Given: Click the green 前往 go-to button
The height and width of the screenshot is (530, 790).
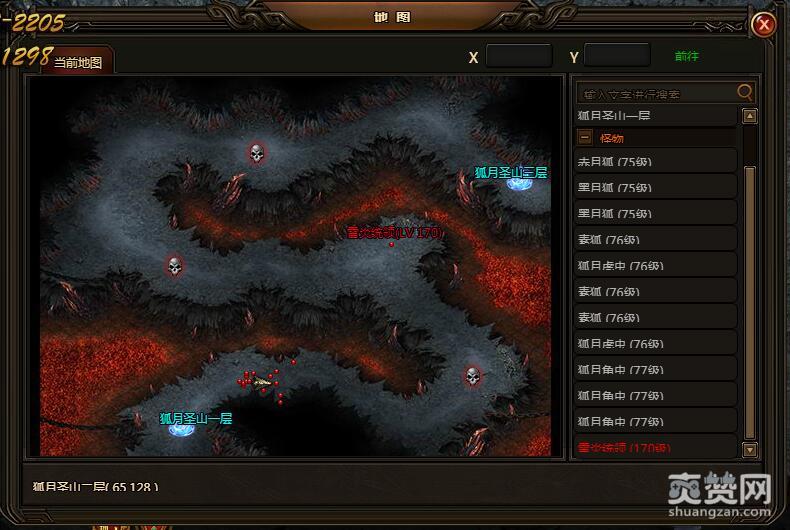Looking at the screenshot, I should 687,56.
